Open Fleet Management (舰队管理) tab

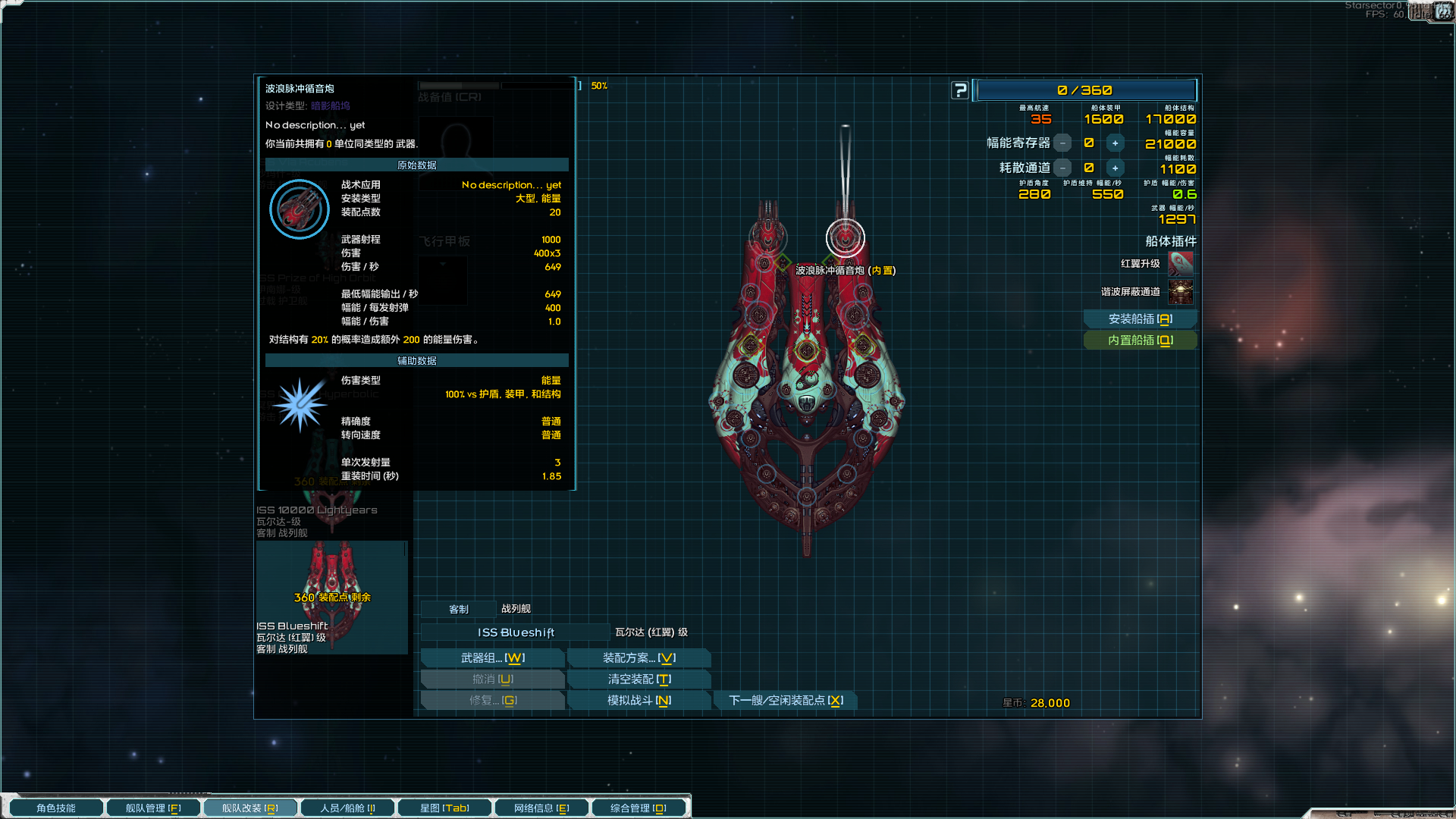153,808
